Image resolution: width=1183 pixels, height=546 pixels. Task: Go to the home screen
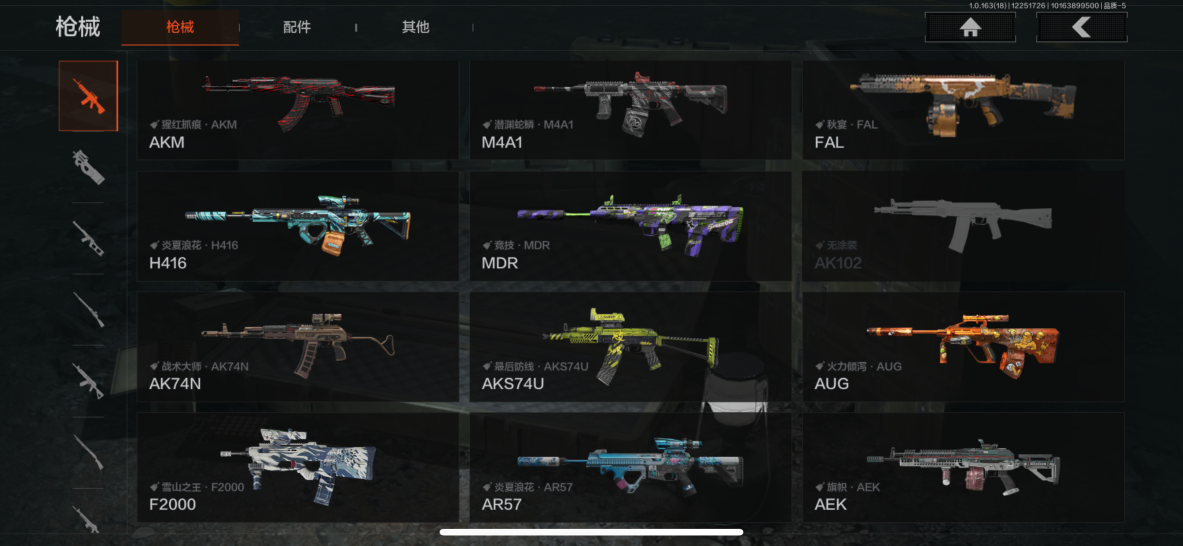[x=969, y=27]
